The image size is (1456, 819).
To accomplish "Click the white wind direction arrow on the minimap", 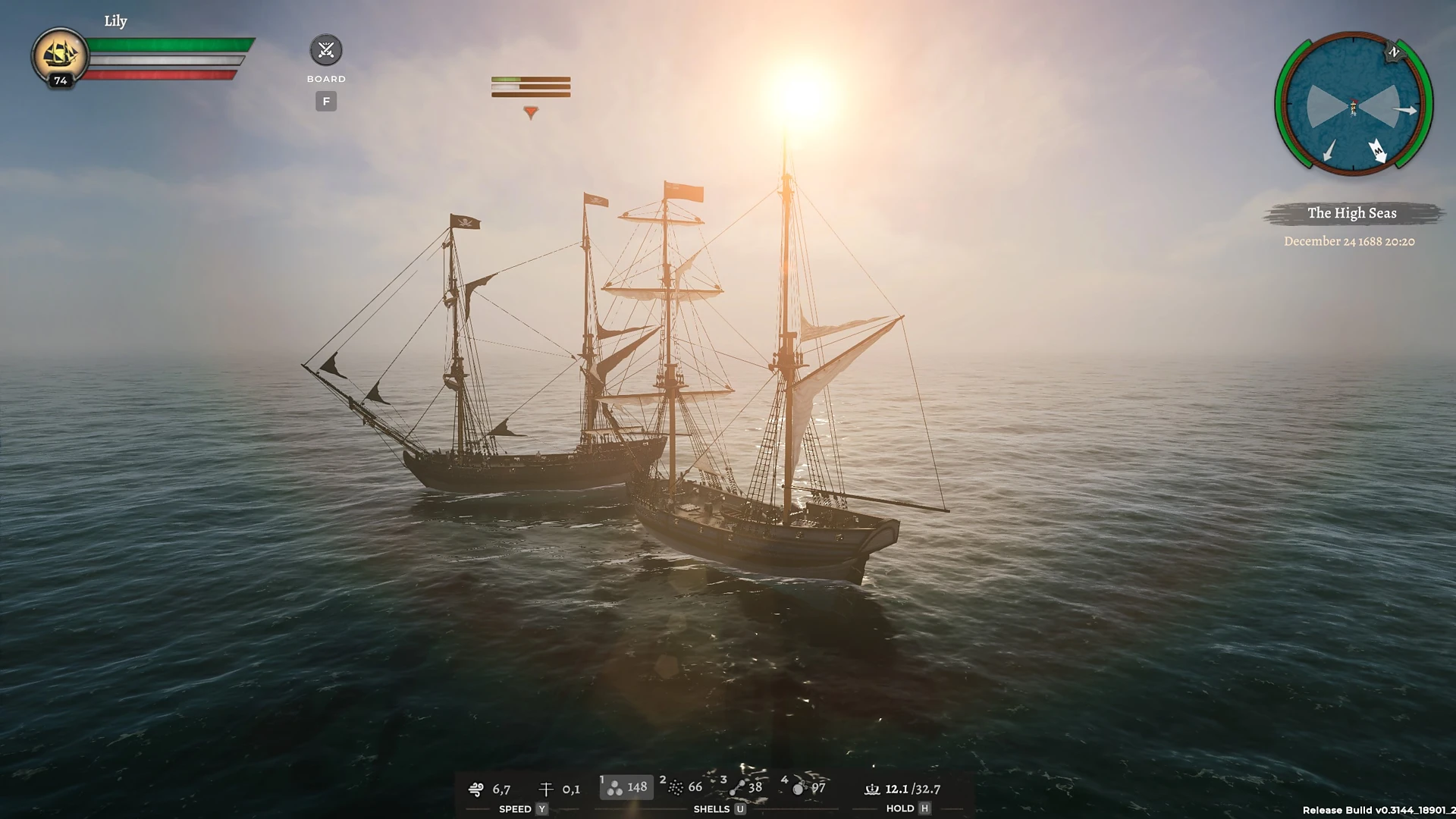I will tap(1379, 151).
